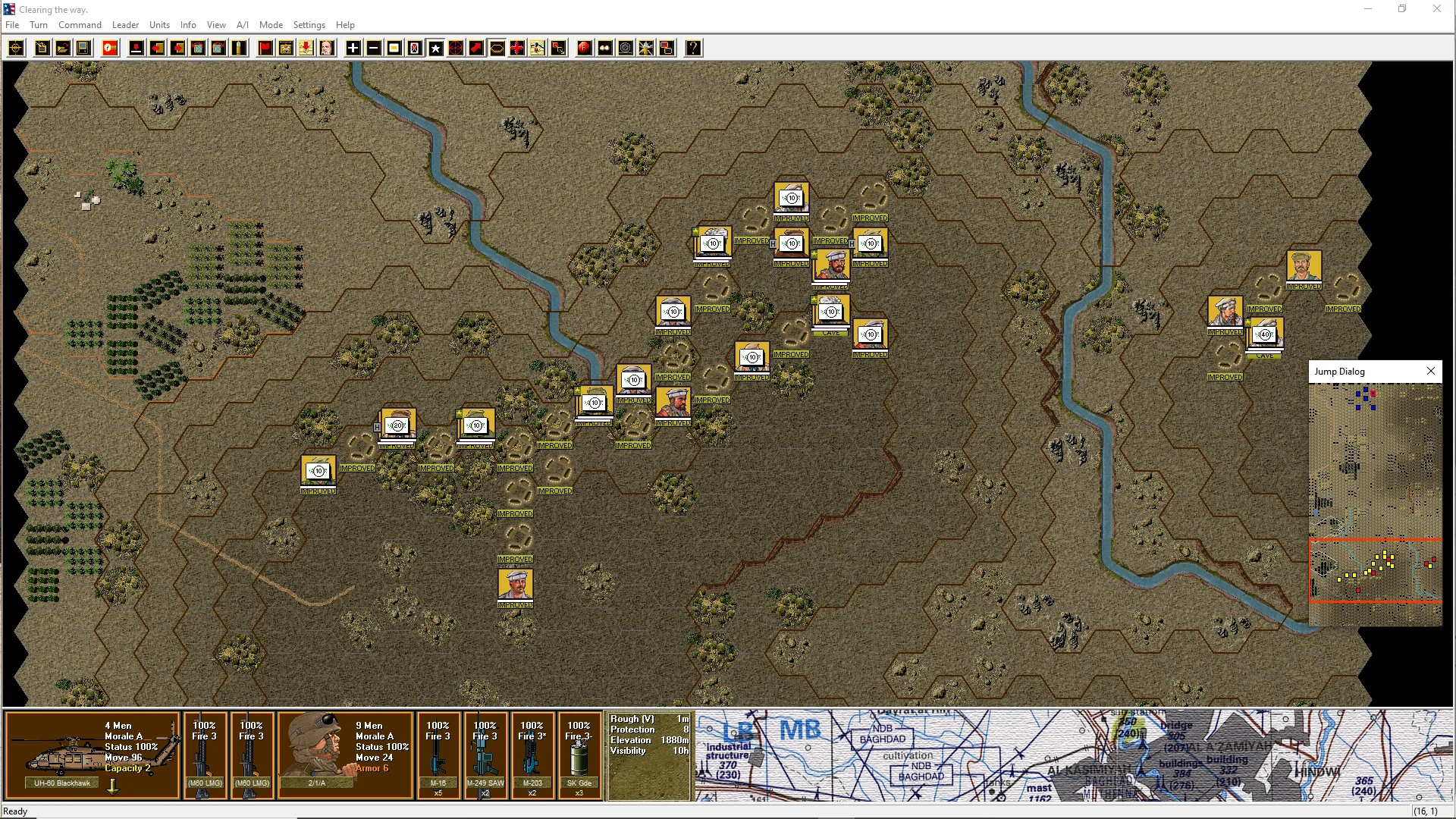Click the floppy disk save toolbar button
The image size is (1456, 819).
click(83, 49)
